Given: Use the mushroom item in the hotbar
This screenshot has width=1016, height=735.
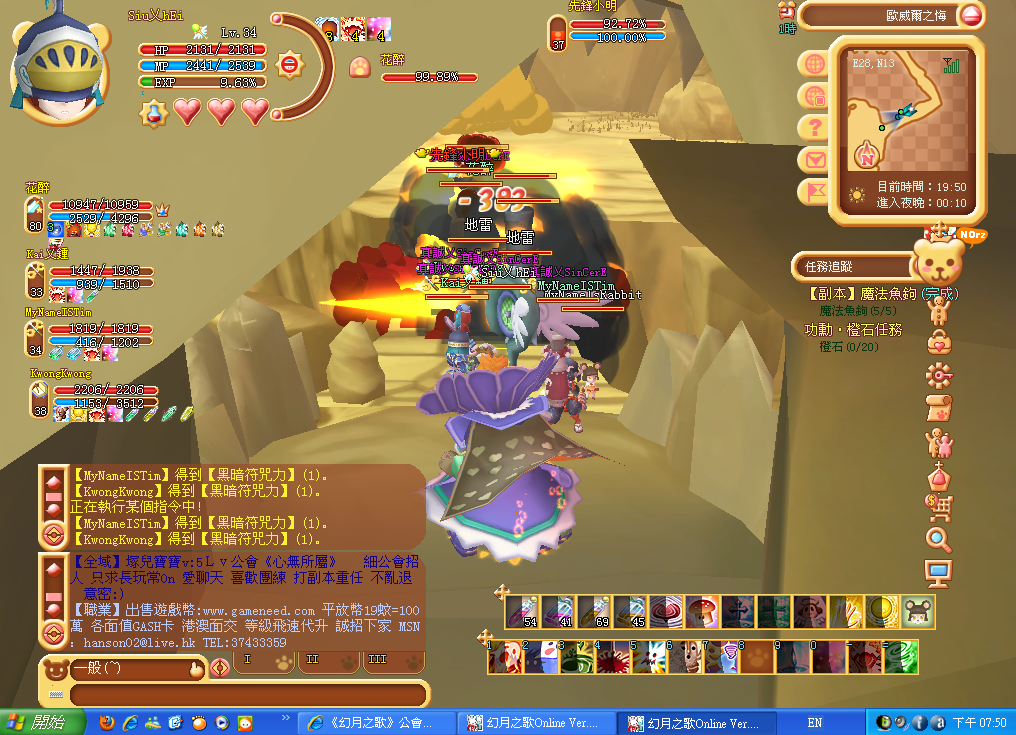Looking at the screenshot, I should [x=702, y=612].
